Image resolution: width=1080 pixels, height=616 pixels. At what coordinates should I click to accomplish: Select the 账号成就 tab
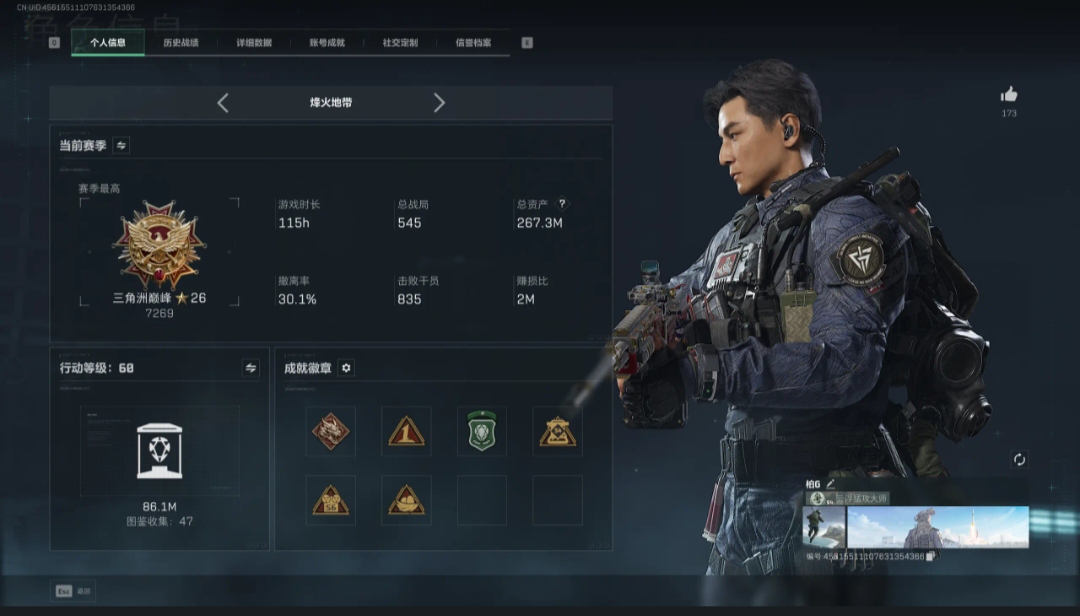[327, 43]
